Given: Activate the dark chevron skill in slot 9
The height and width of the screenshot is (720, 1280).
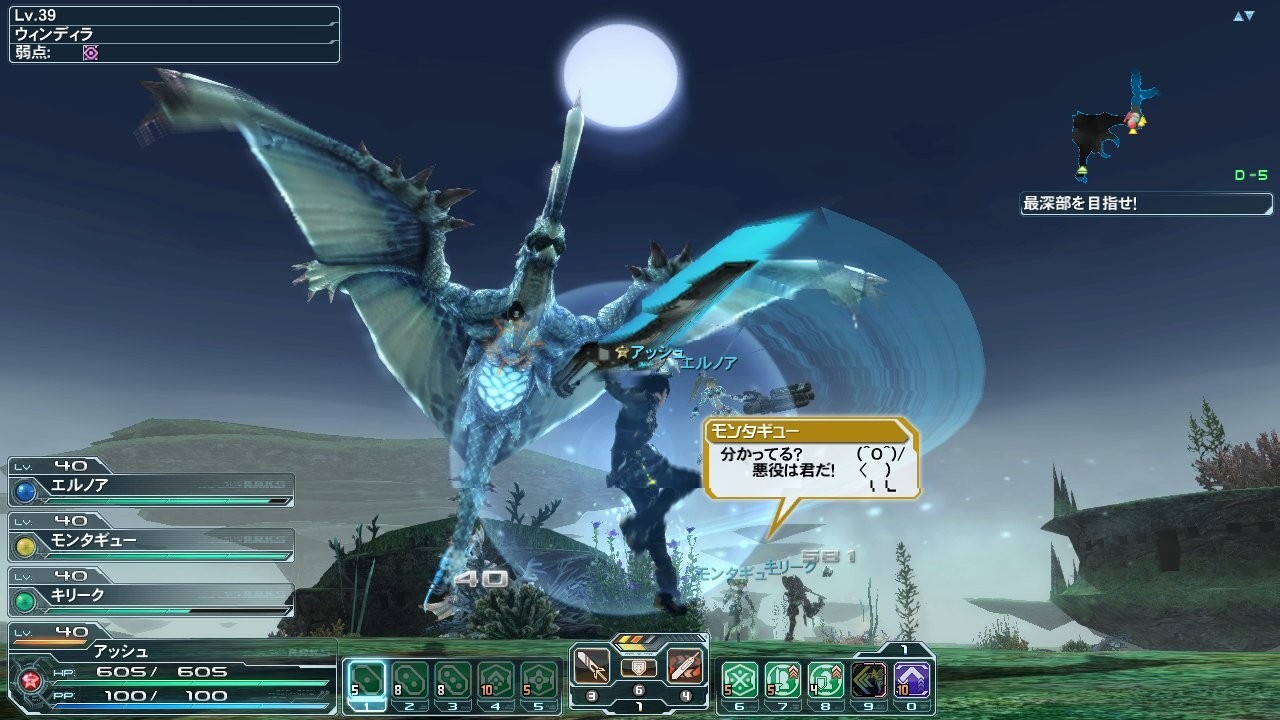Looking at the screenshot, I should pyautogui.click(x=869, y=679).
